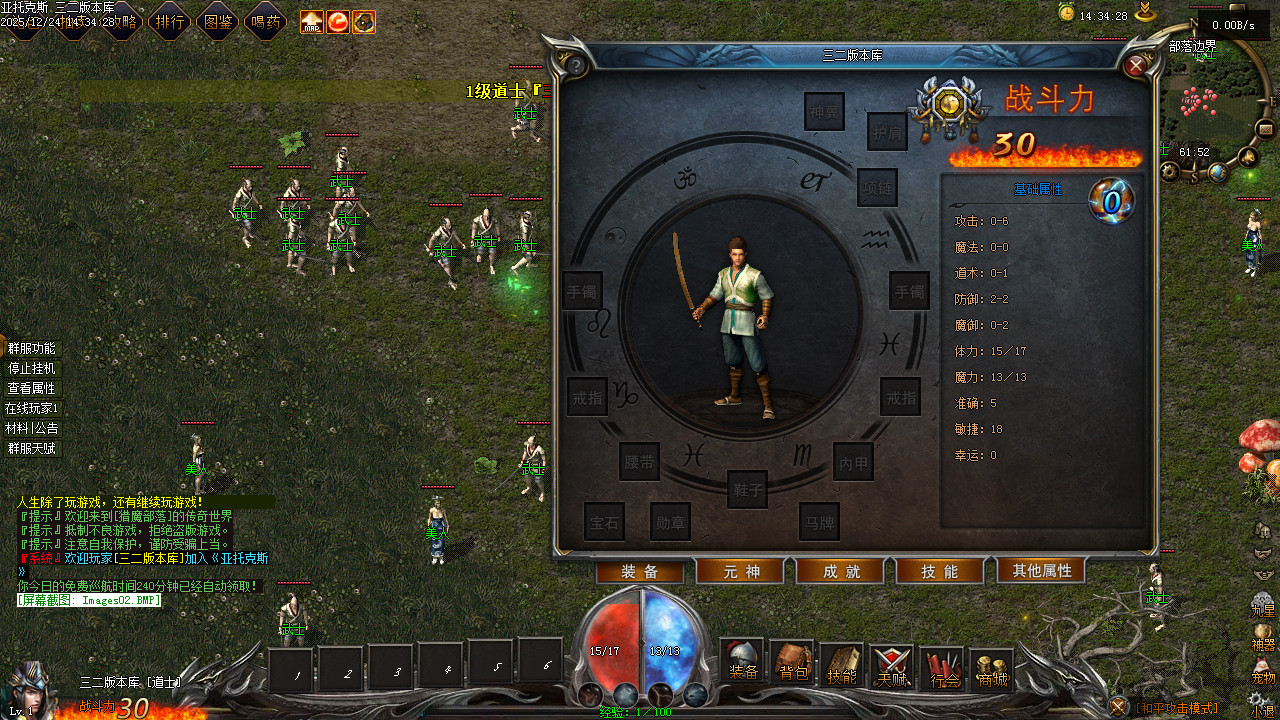Open 查看属性 in the left menu
This screenshot has height=720, width=1280.
tap(31, 388)
